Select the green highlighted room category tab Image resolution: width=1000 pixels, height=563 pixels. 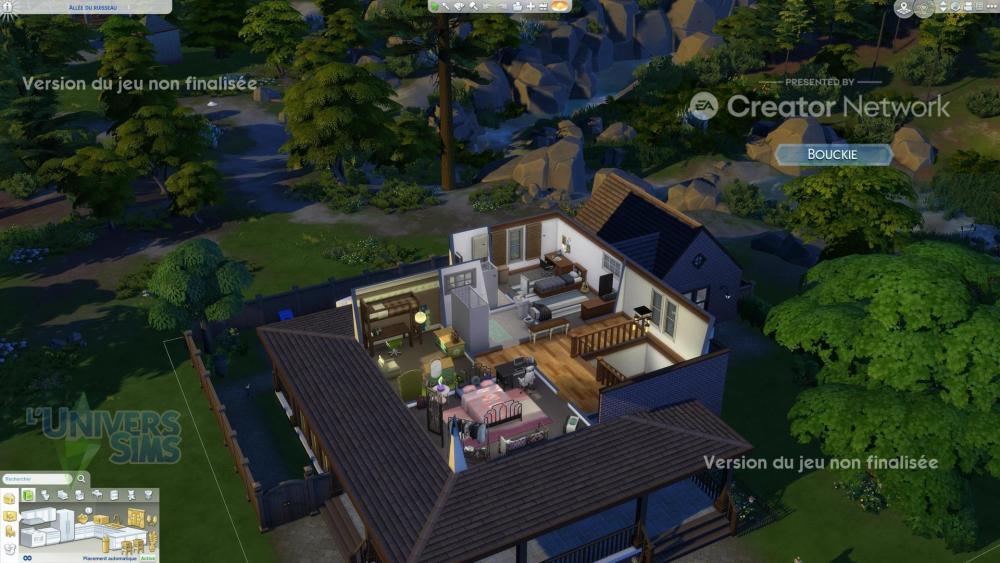point(29,495)
